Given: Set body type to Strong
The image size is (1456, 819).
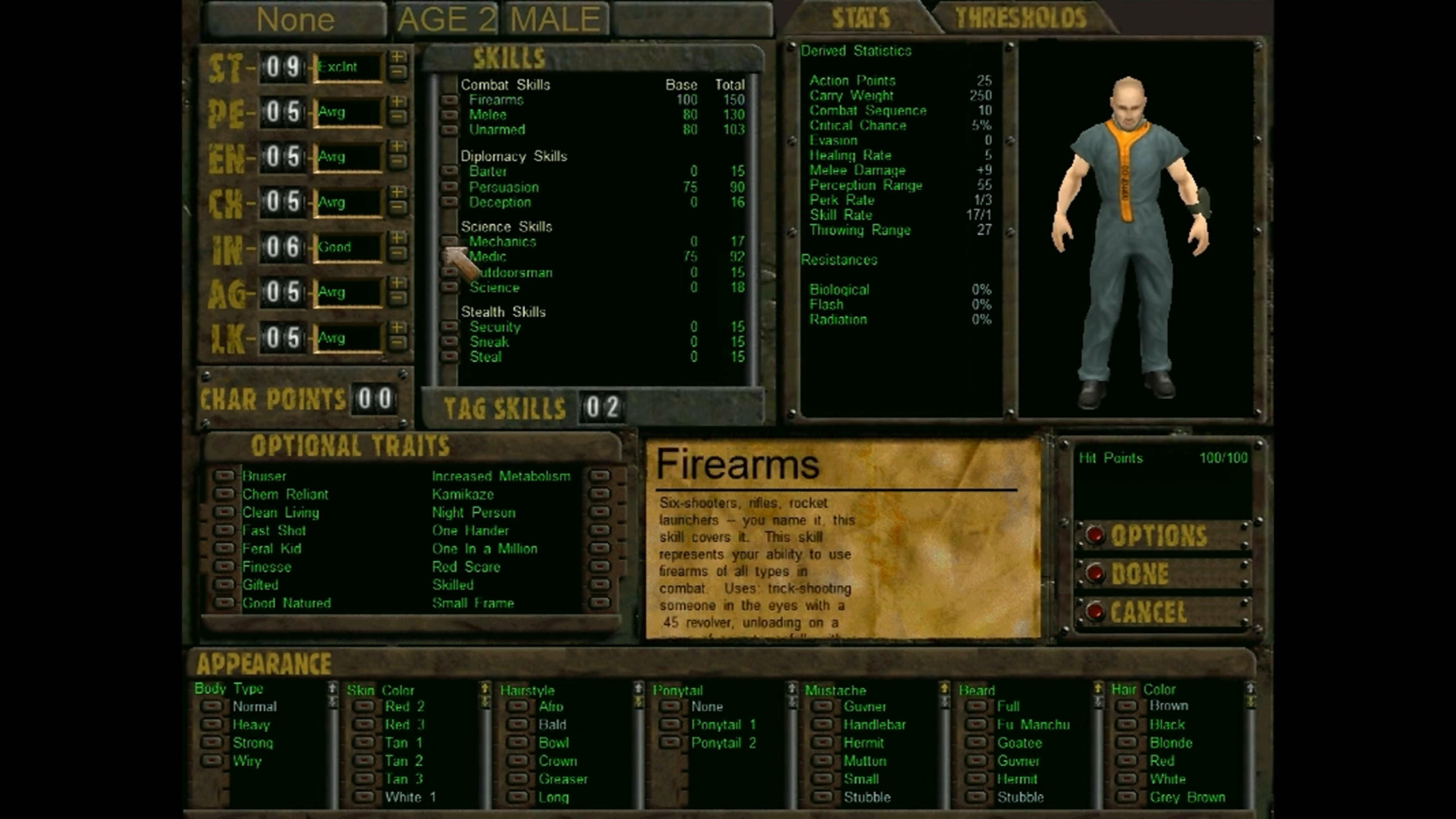Looking at the screenshot, I should [x=212, y=743].
